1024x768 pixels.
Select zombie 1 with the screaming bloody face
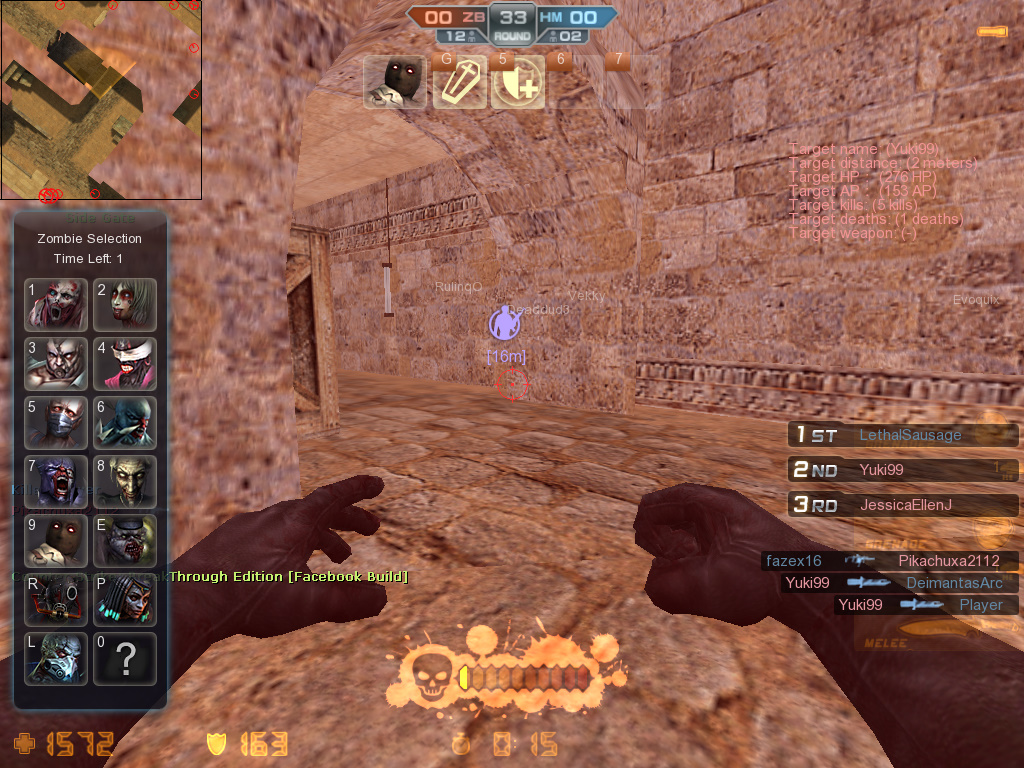57,305
